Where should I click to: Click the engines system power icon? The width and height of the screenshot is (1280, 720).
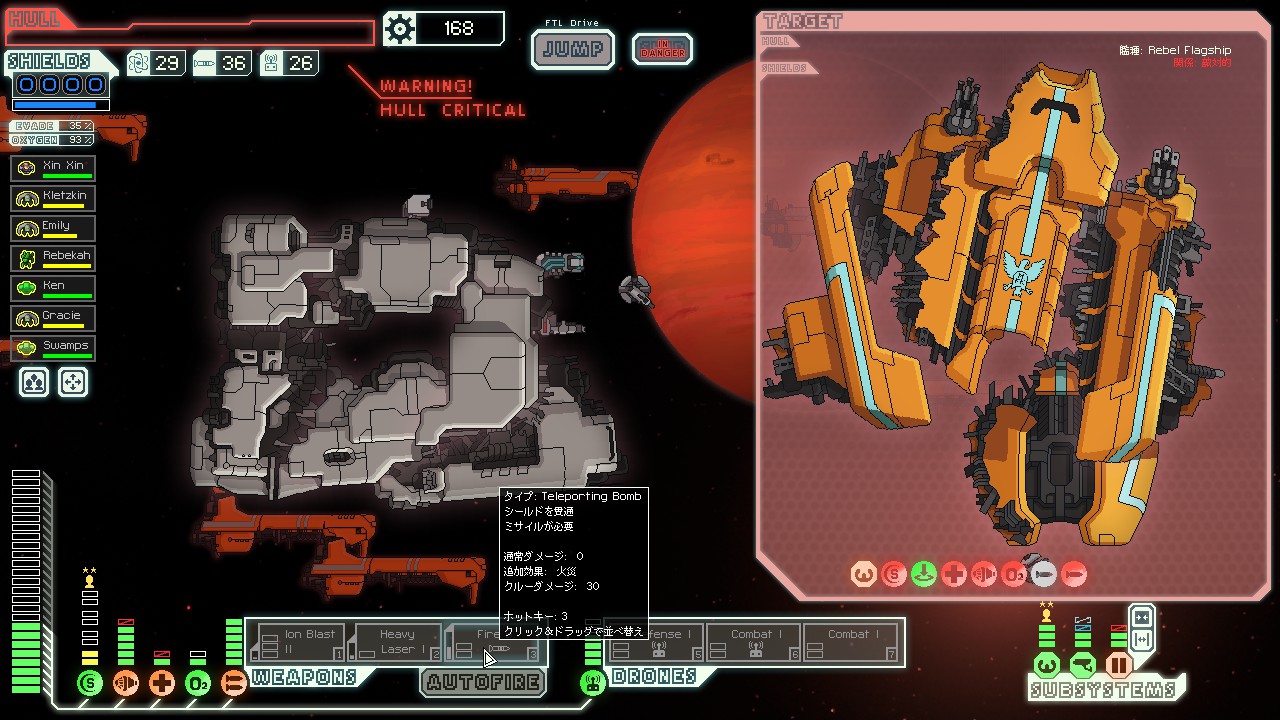pos(126,684)
